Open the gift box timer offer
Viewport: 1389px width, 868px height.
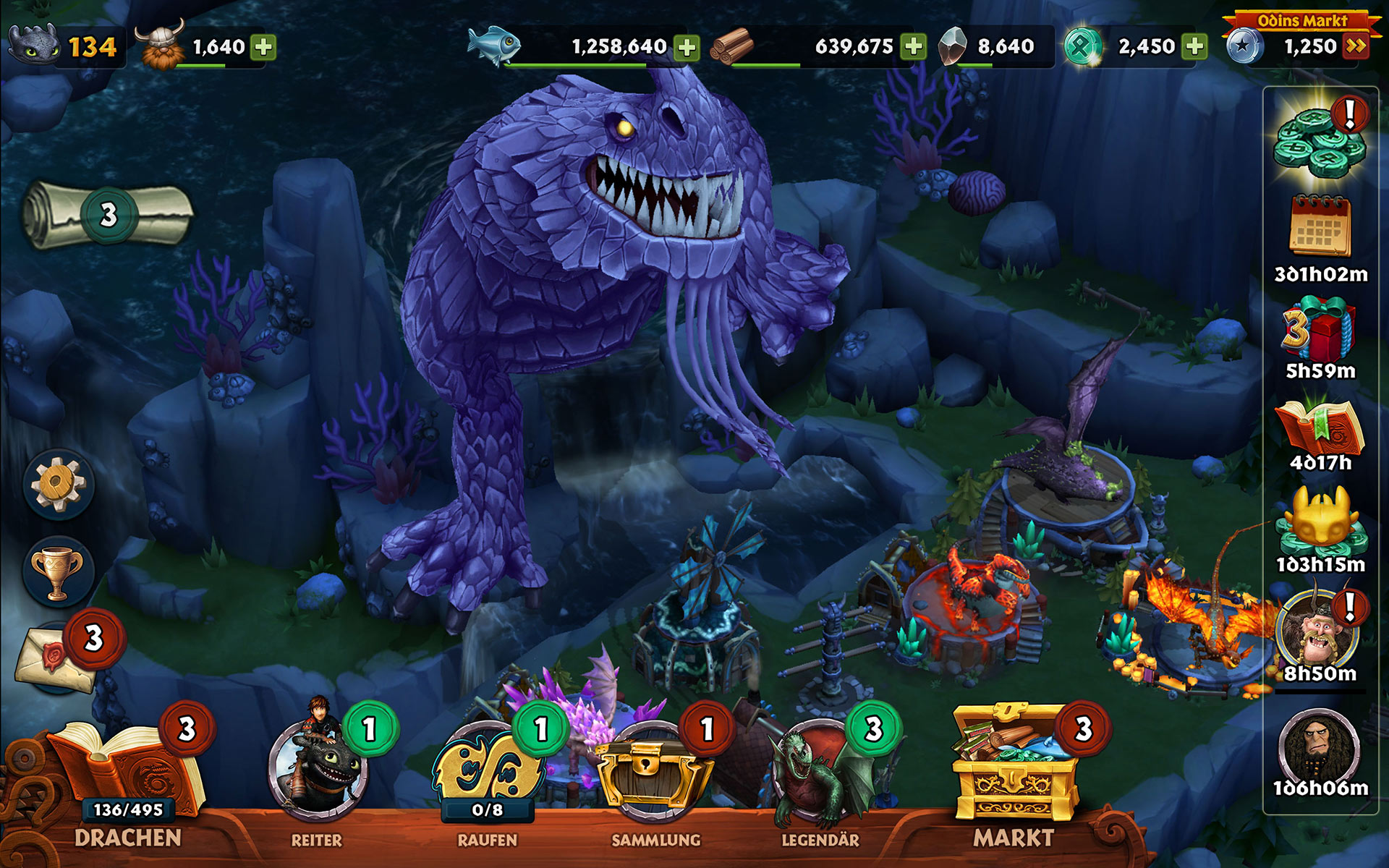[x=1320, y=329]
